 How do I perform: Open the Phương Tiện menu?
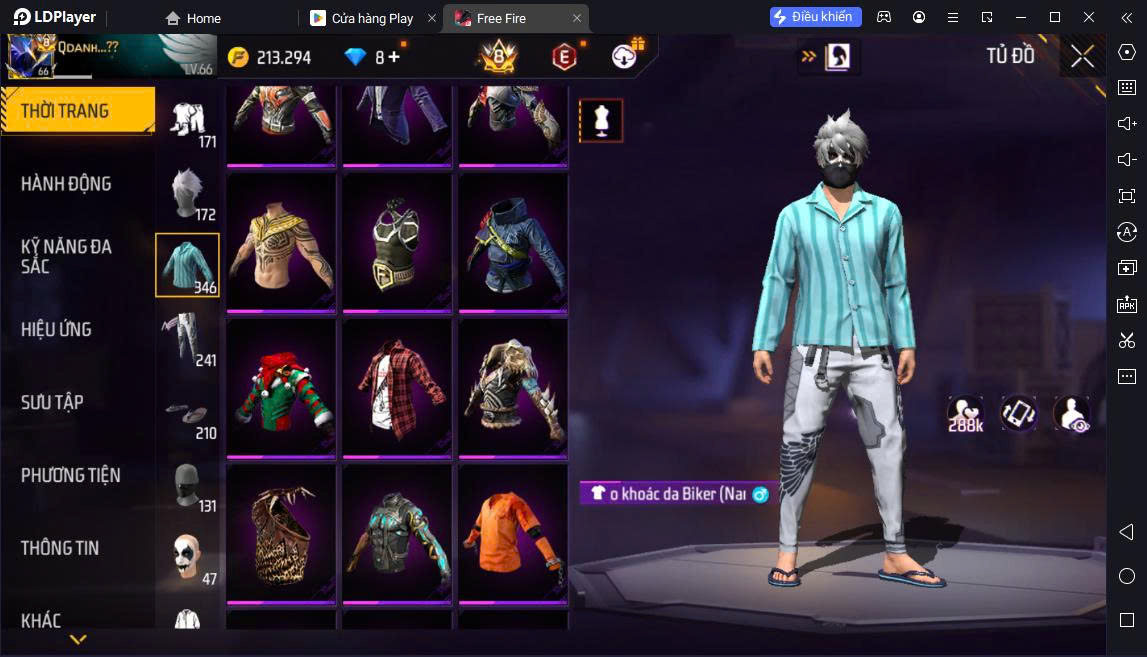click(70, 475)
